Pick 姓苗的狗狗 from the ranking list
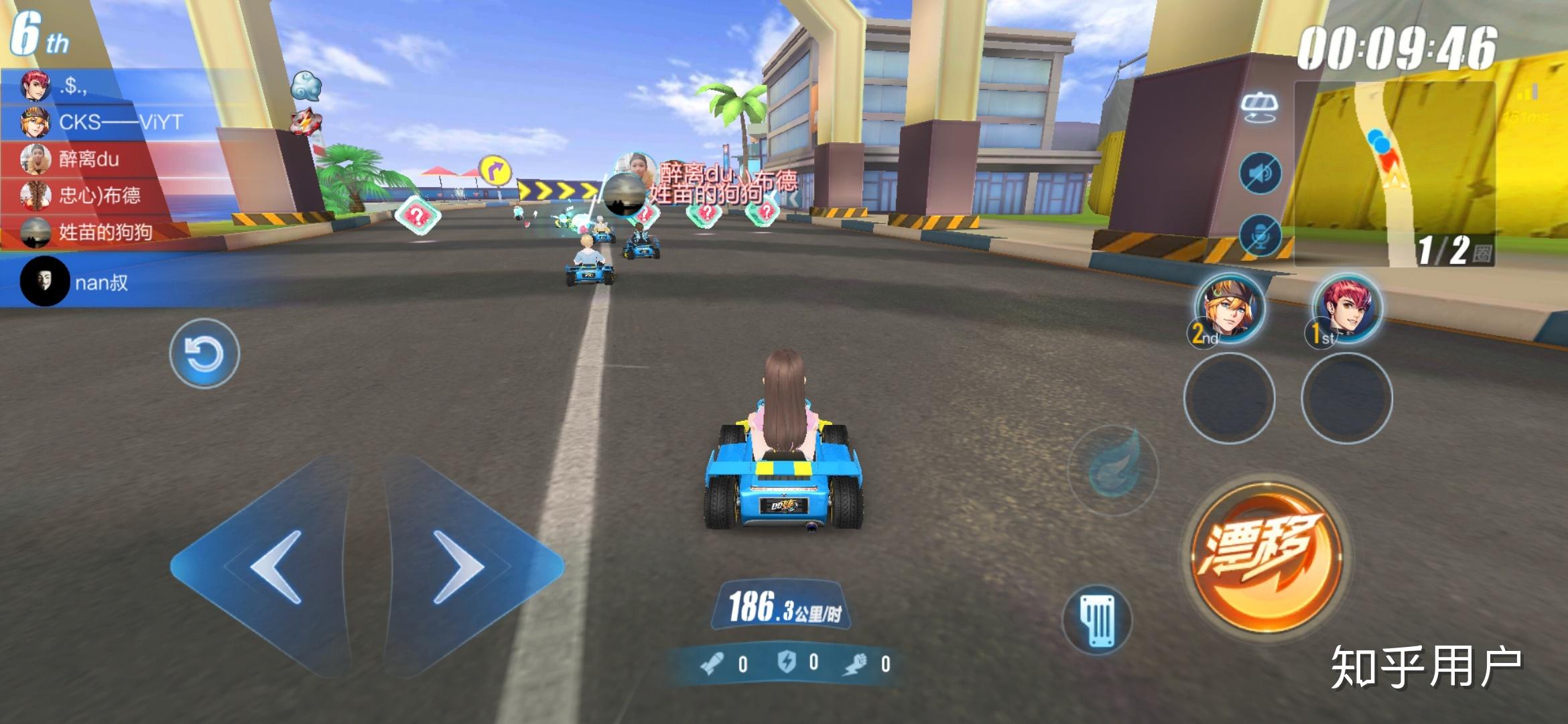 click(105, 232)
